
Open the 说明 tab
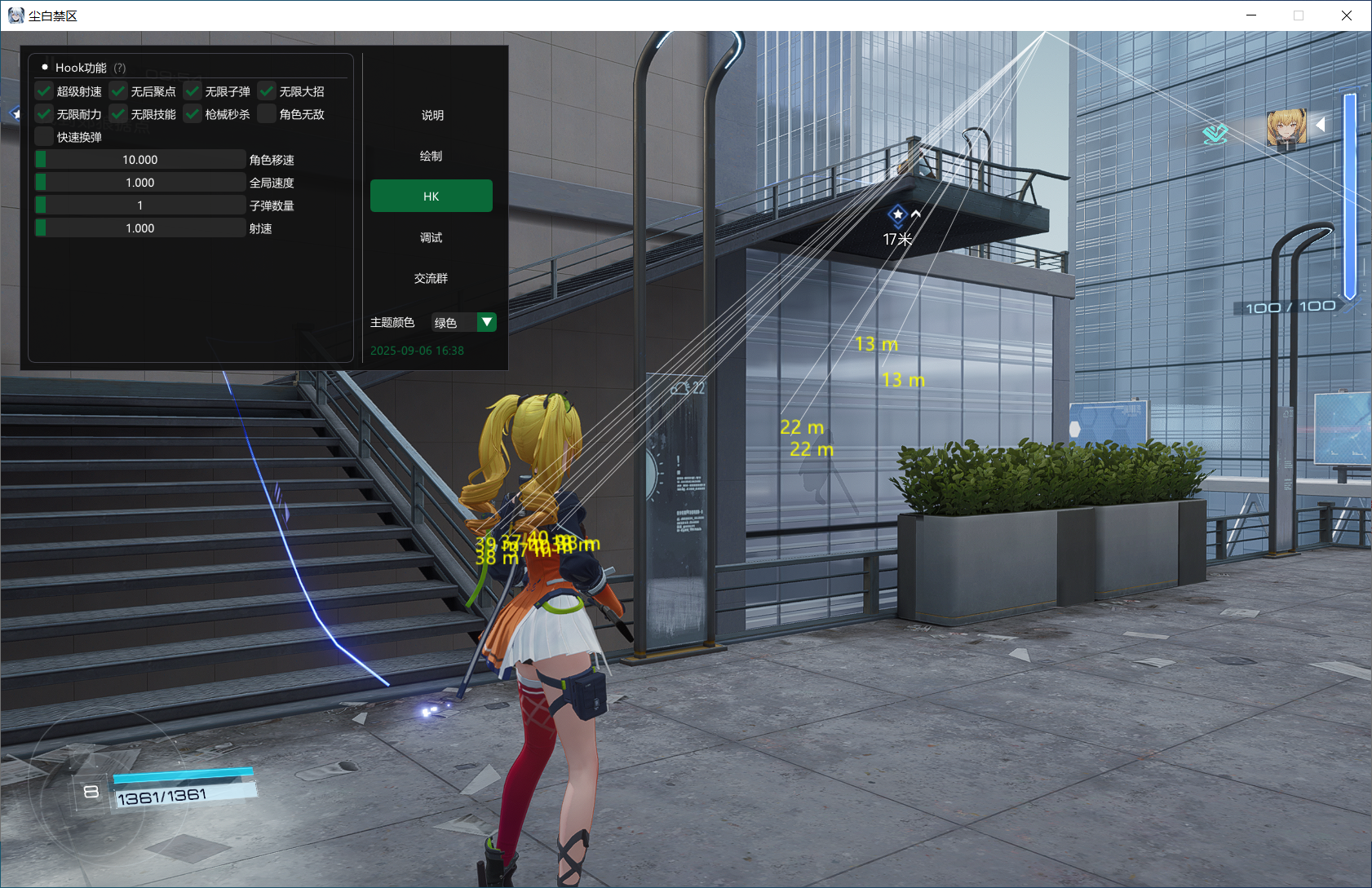click(x=432, y=115)
